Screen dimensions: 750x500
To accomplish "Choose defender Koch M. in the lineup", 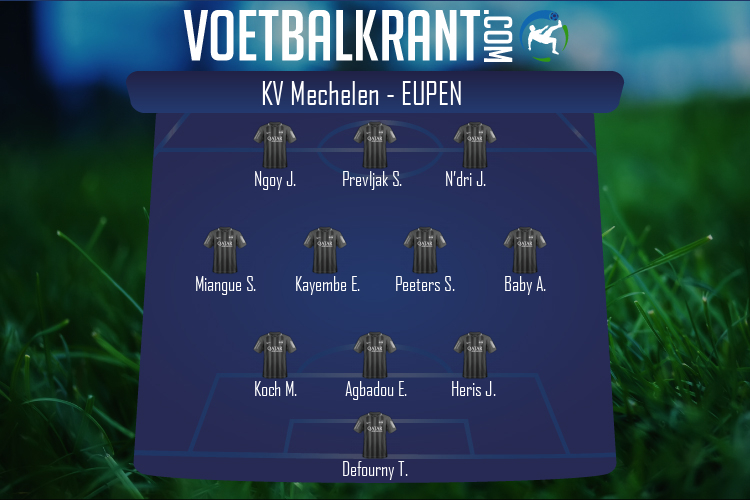I will click(275, 357).
